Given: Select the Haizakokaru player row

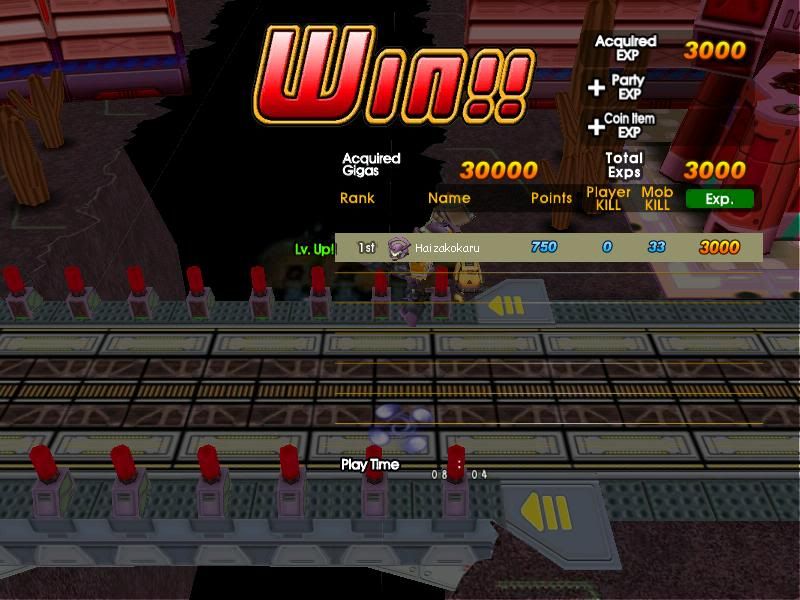Looking at the screenshot, I should [x=548, y=247].
